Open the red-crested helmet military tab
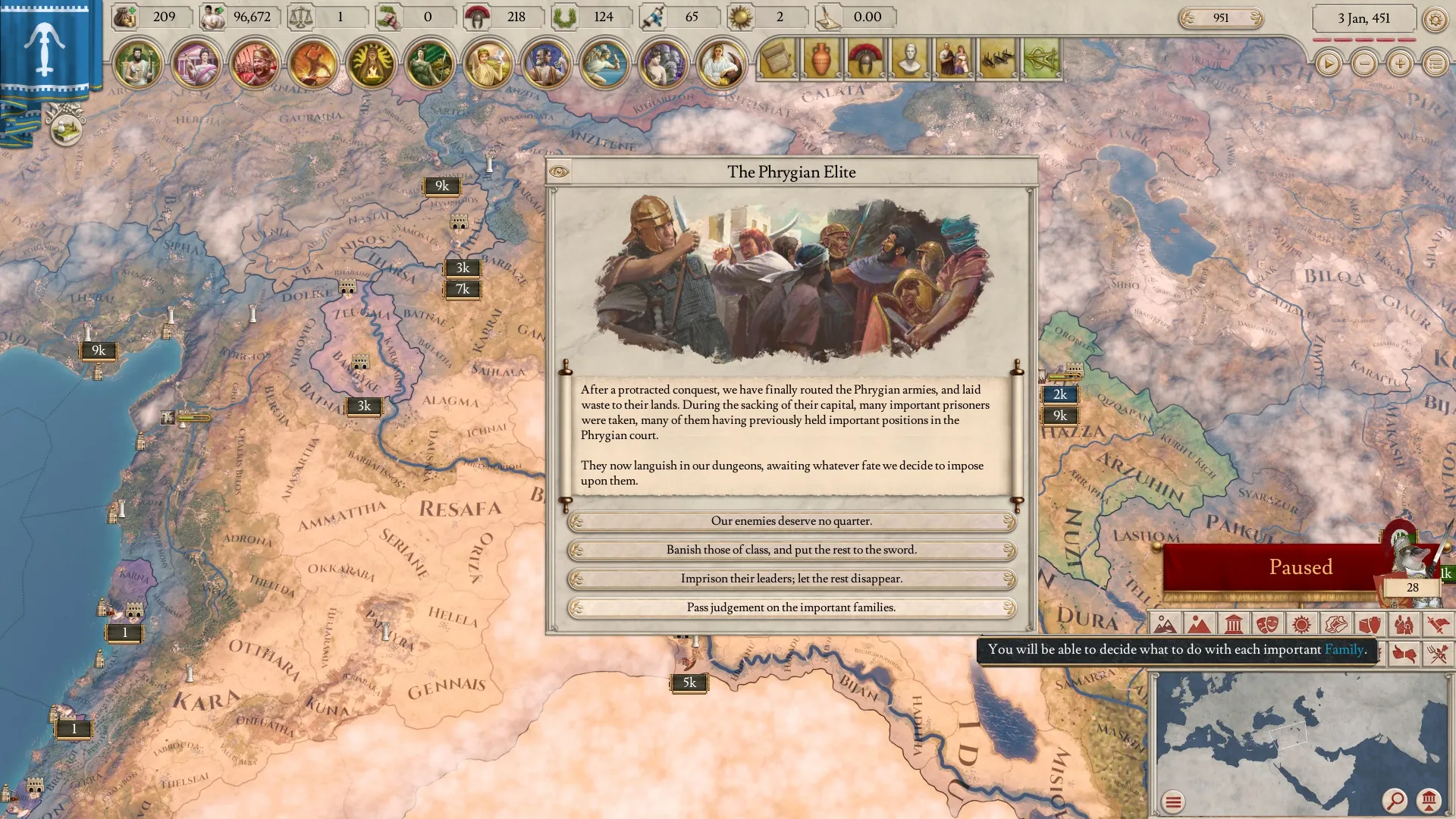The height and width of the screenshot is (819, 1456). point(865,59)
